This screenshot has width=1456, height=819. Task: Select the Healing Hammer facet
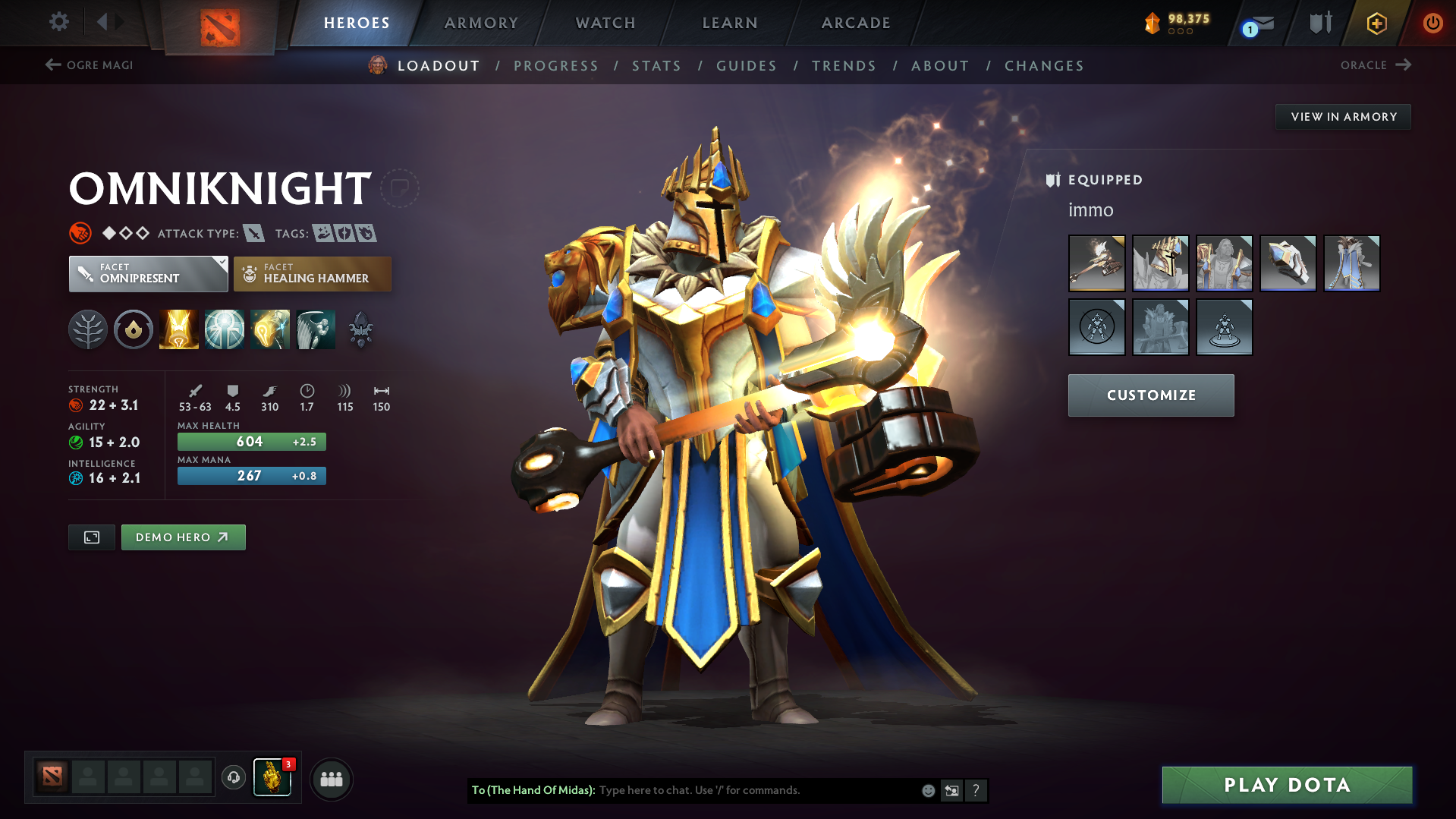(311, 273)
